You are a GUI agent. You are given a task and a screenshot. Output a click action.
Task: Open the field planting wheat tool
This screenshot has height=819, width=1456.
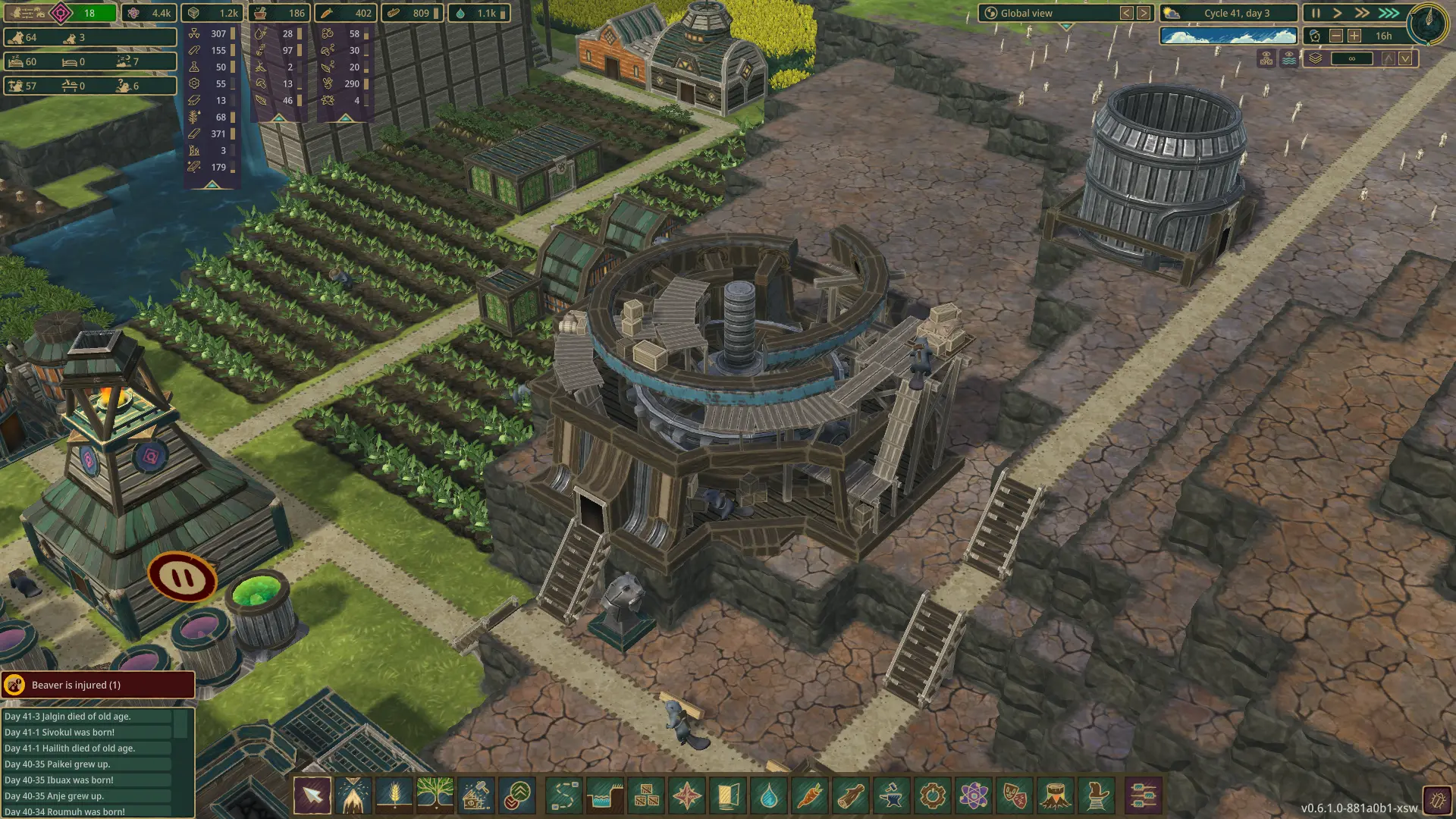point(394,796)
